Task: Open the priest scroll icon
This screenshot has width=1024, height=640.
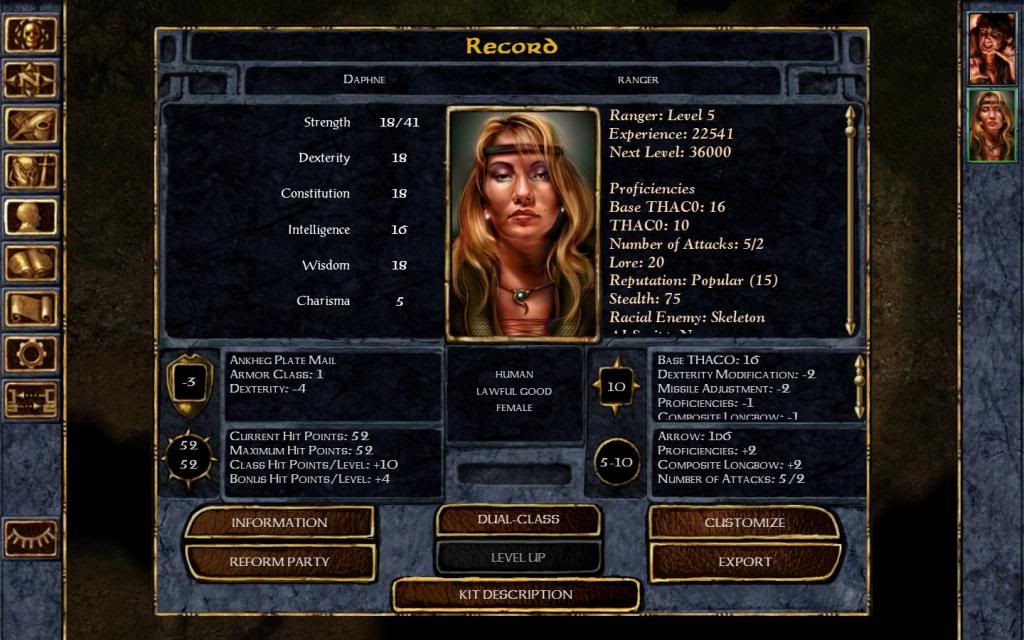Action: [31, 308]
